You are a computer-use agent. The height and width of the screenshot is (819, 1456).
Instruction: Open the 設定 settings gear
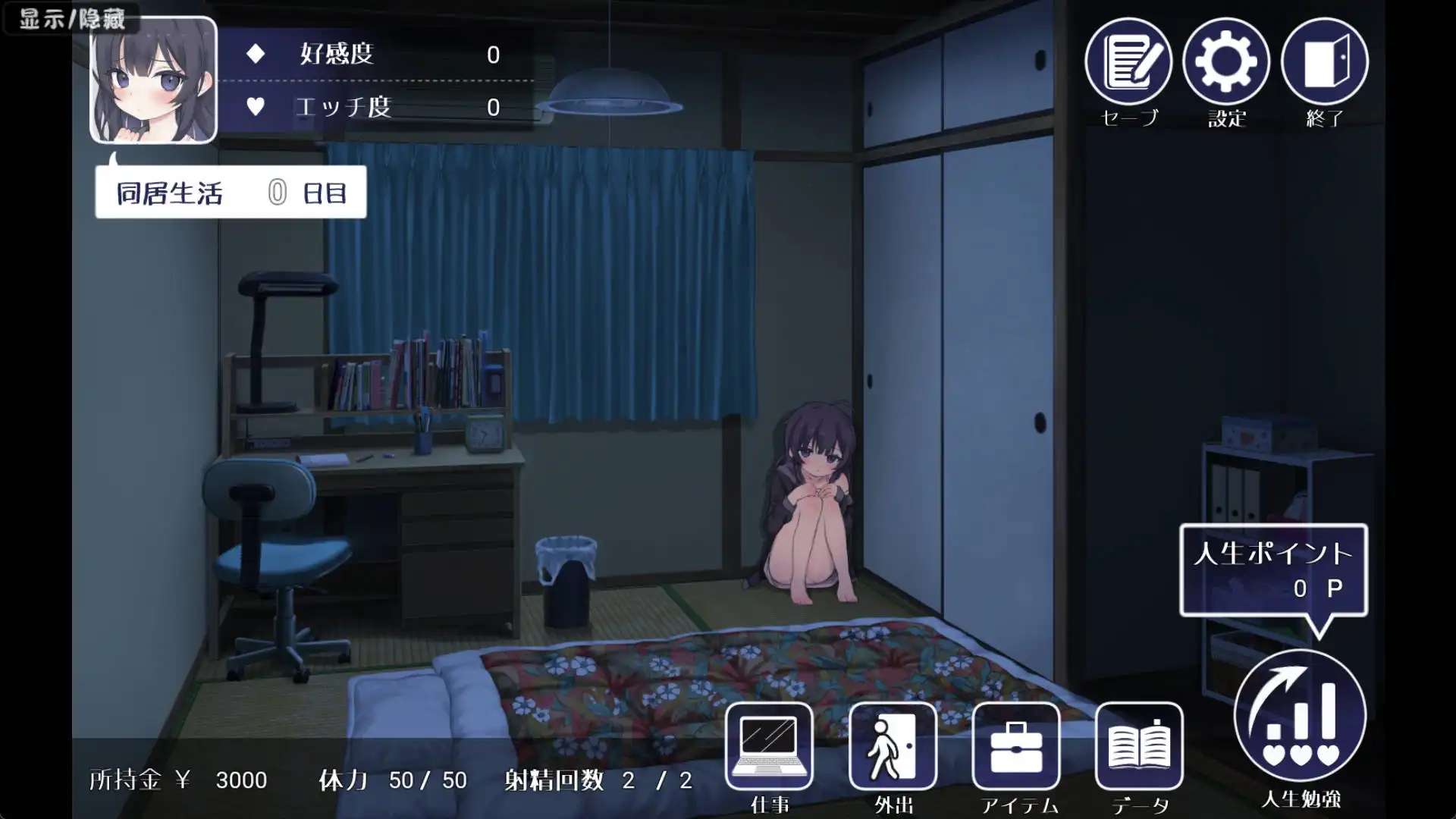(1226, 62)
